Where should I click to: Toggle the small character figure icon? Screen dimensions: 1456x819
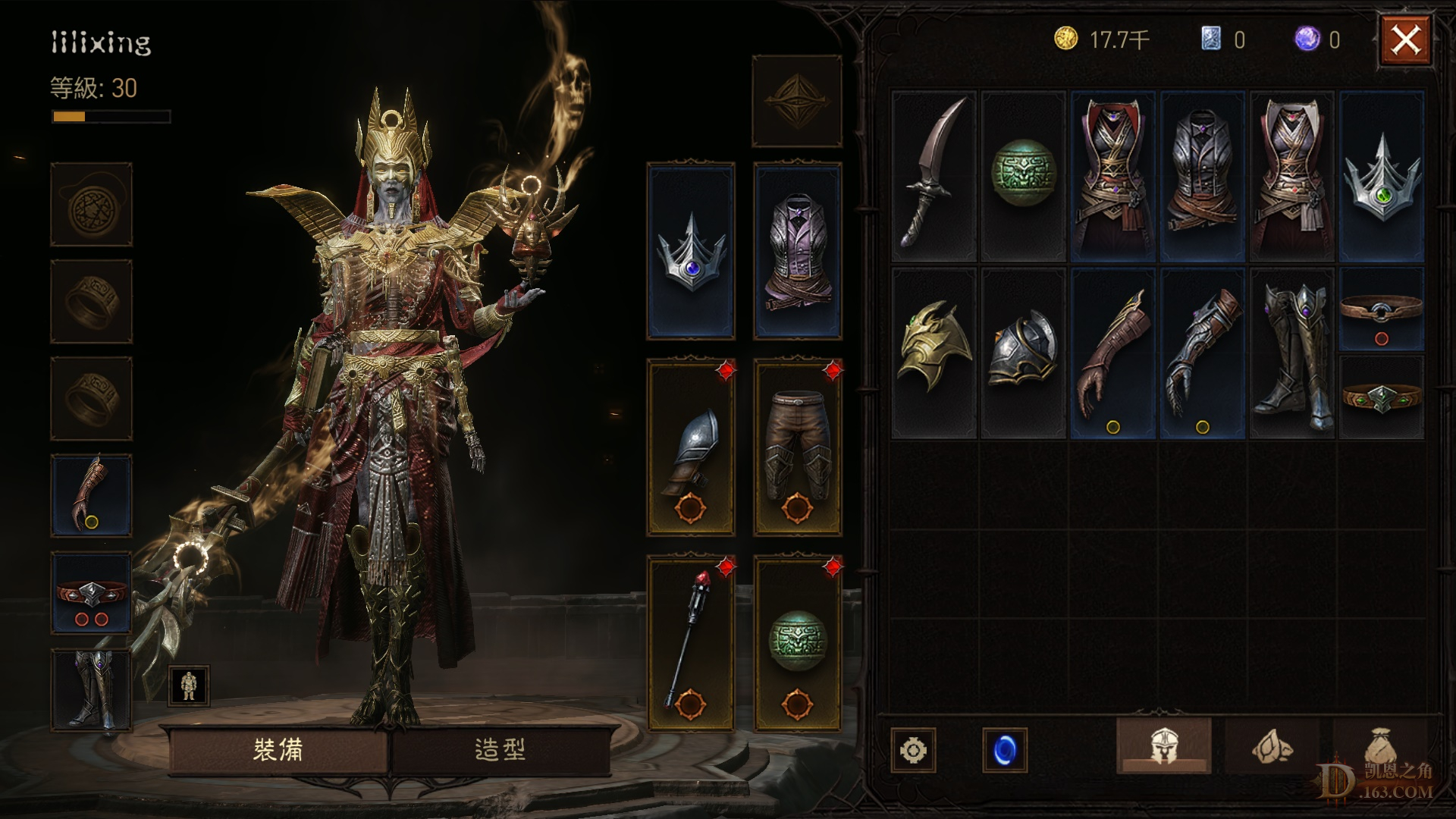pos(188,686)
